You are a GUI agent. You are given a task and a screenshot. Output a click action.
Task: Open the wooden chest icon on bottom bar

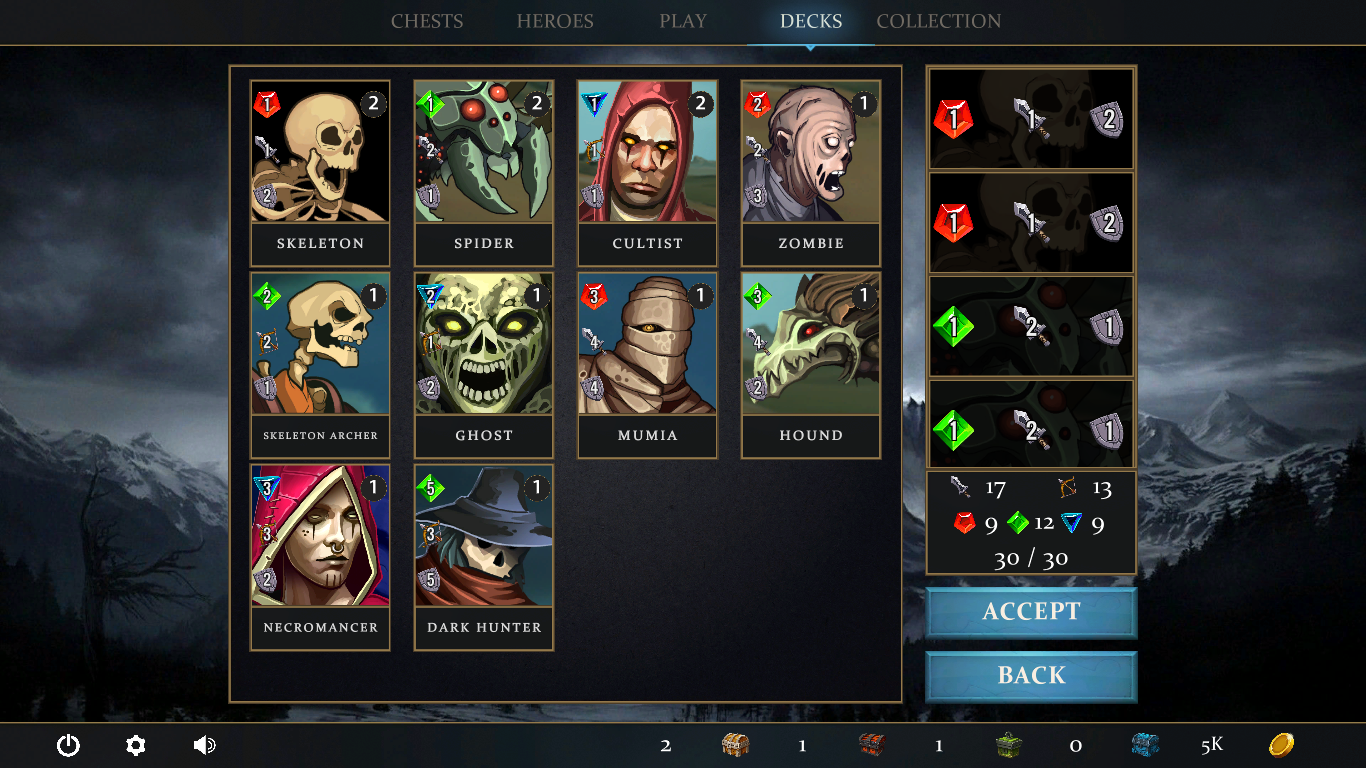click(x=737, y=745)
